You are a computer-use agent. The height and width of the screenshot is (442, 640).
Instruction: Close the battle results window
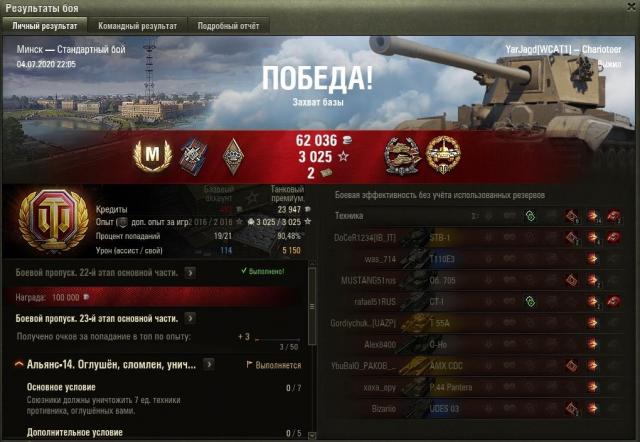click(626, 8)
